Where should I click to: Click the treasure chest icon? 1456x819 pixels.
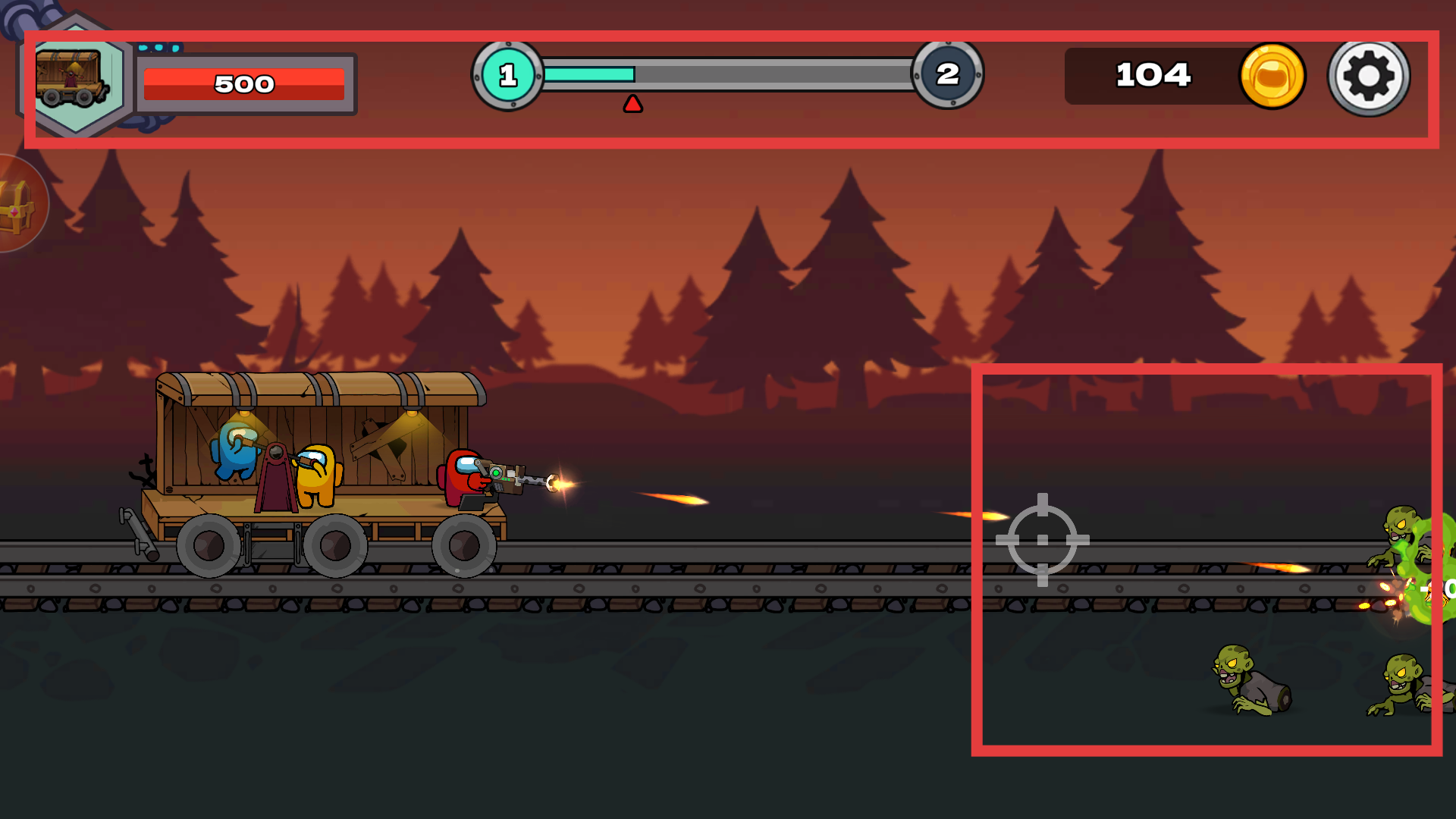17,204
